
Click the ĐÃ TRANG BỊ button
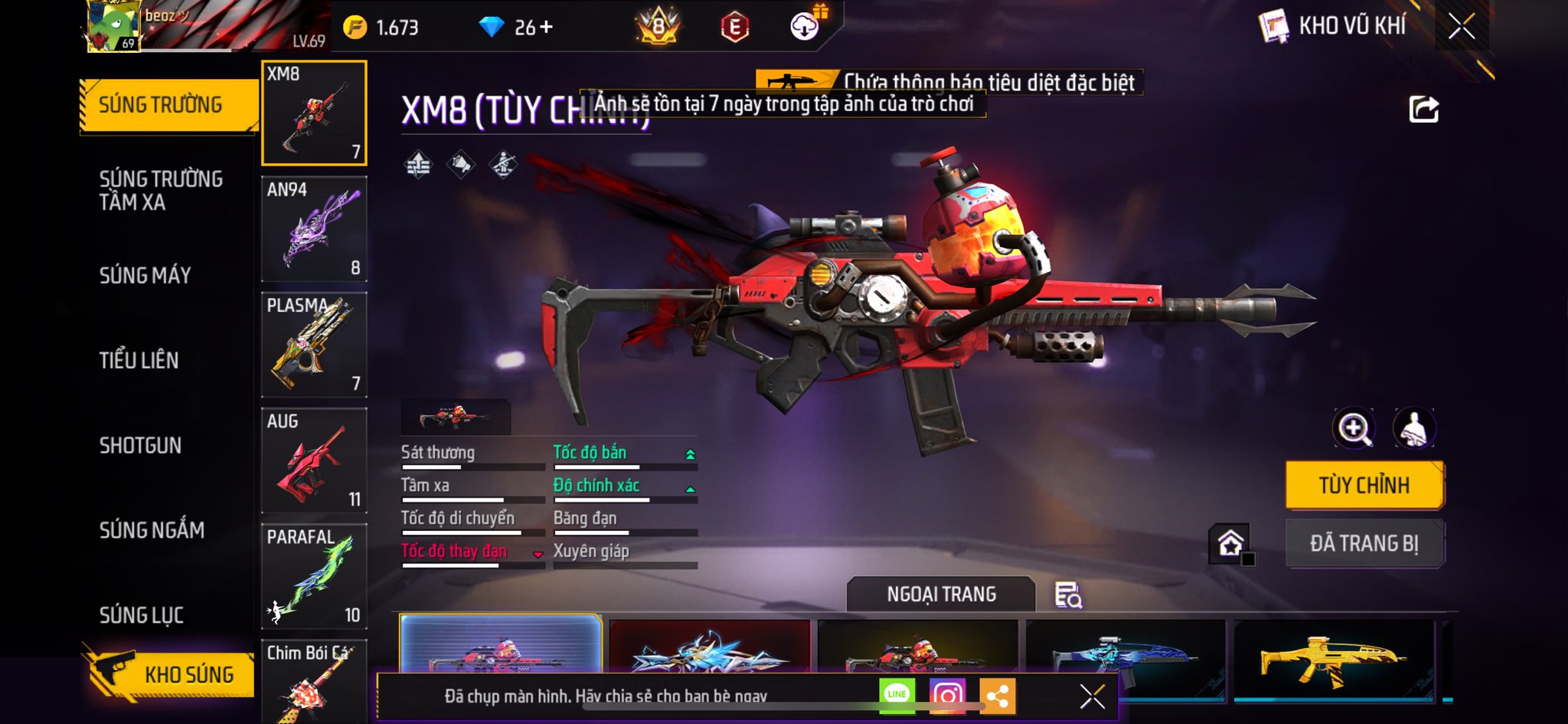pyautogui.click(x=1364, y=543)
